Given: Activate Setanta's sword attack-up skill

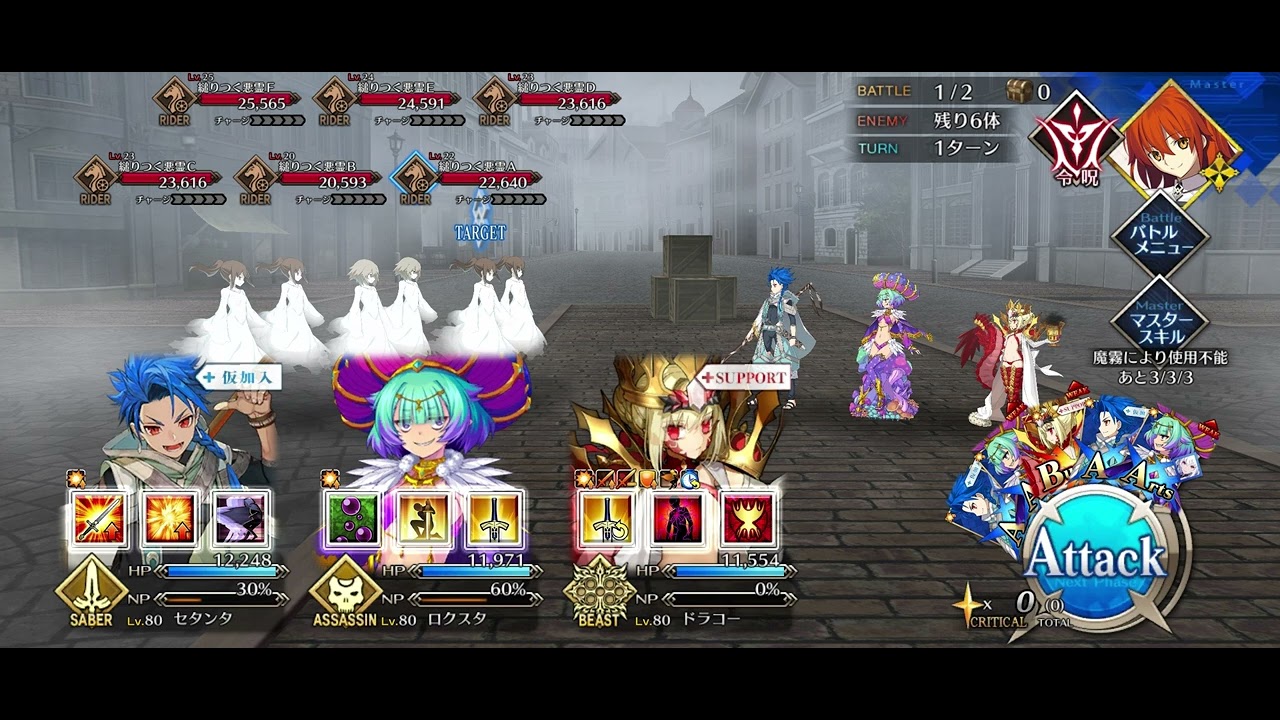Looking at the screenshot, I should tap(98, 519).
